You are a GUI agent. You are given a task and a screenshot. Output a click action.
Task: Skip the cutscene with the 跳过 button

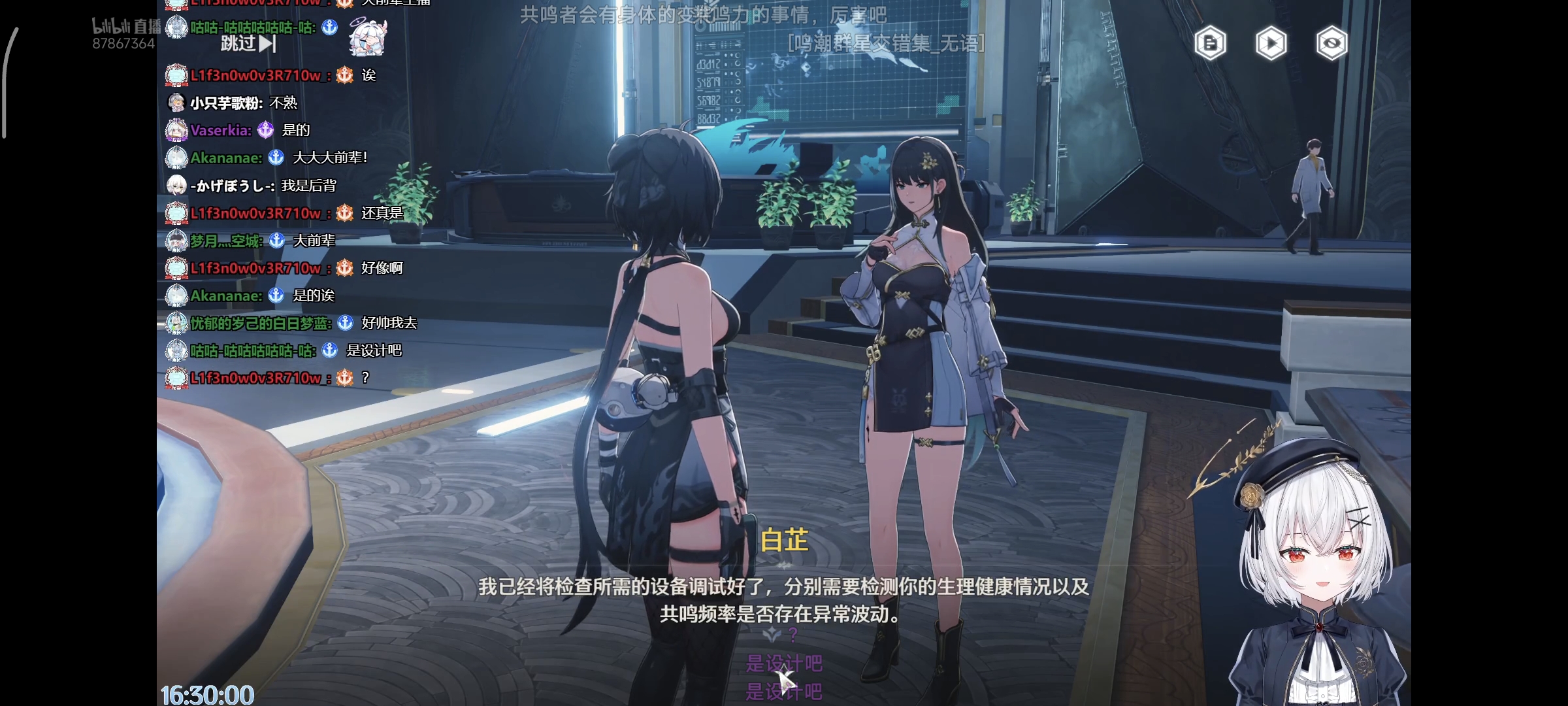point(248,44)
